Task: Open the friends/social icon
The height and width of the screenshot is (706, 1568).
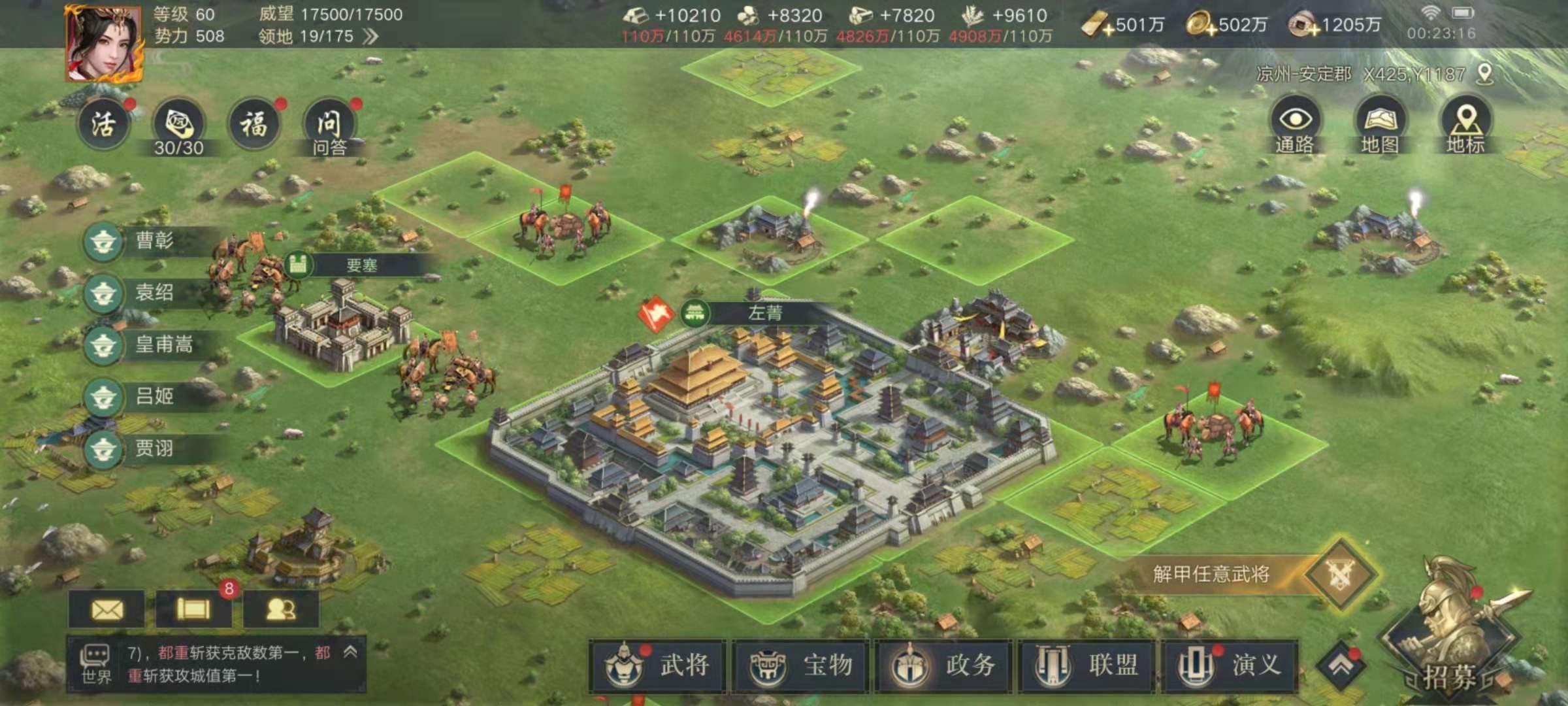Action: point(281,609)
